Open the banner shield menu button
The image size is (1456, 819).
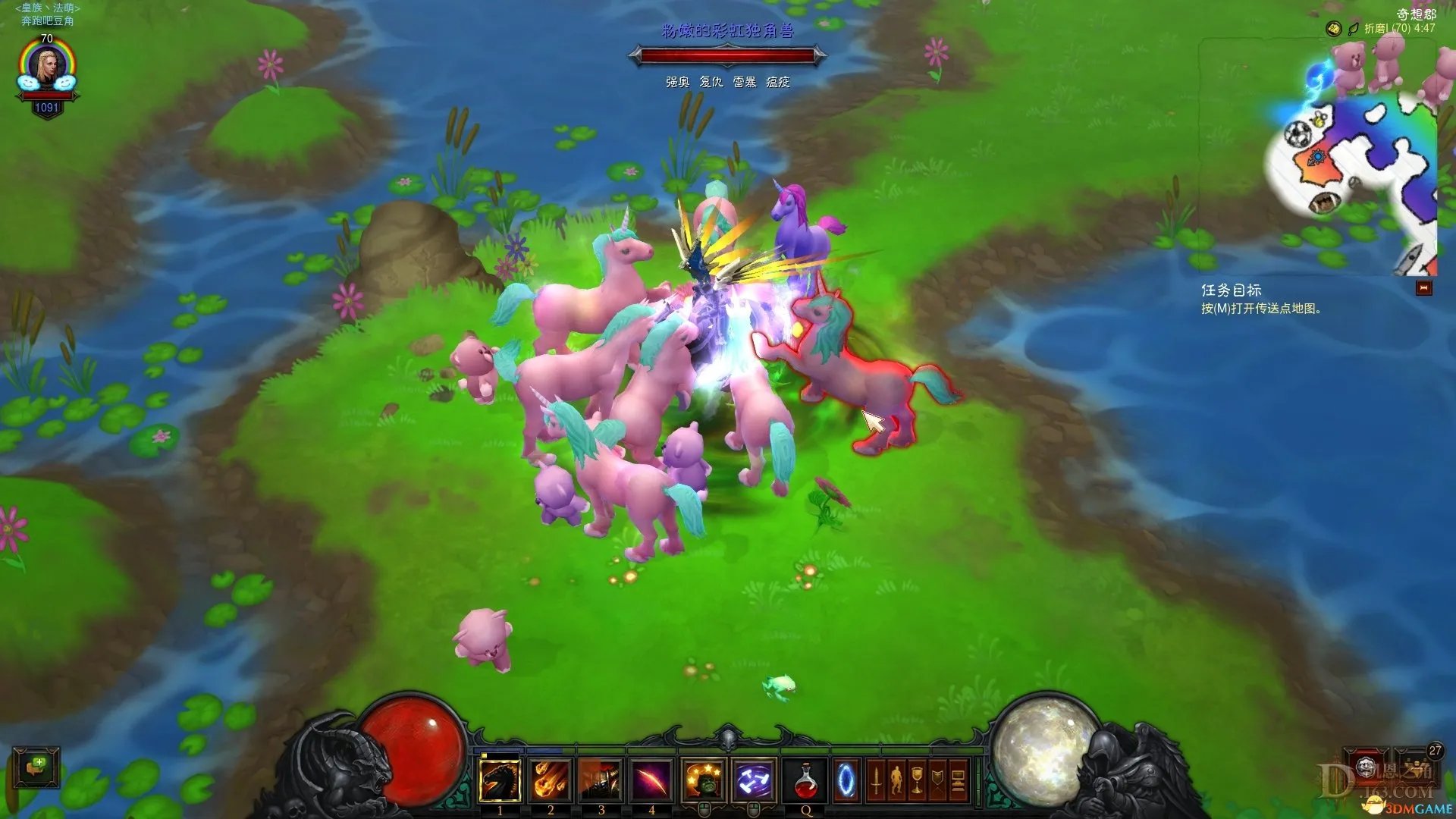coord(937,780)
